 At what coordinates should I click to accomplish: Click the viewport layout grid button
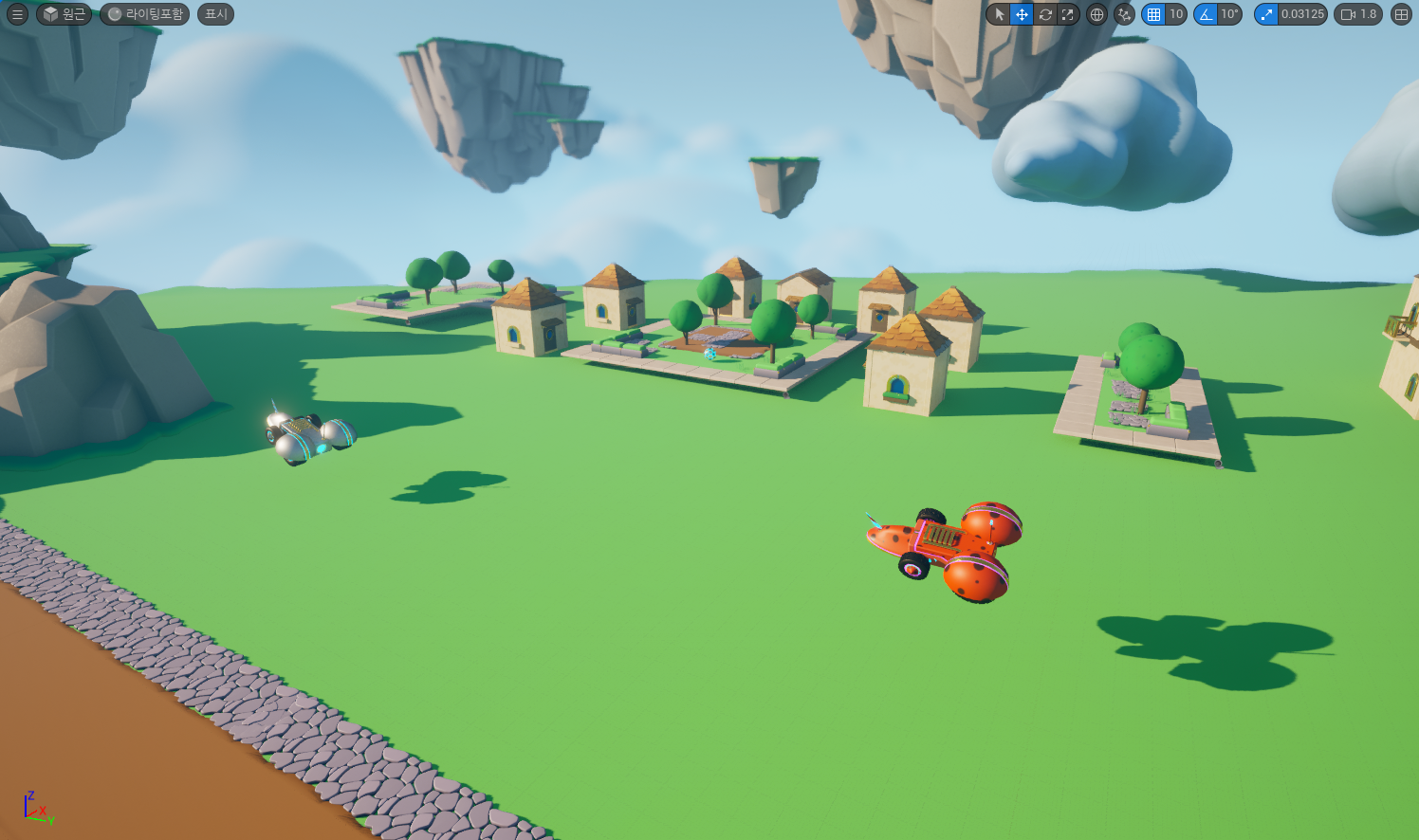point(1401,14)
